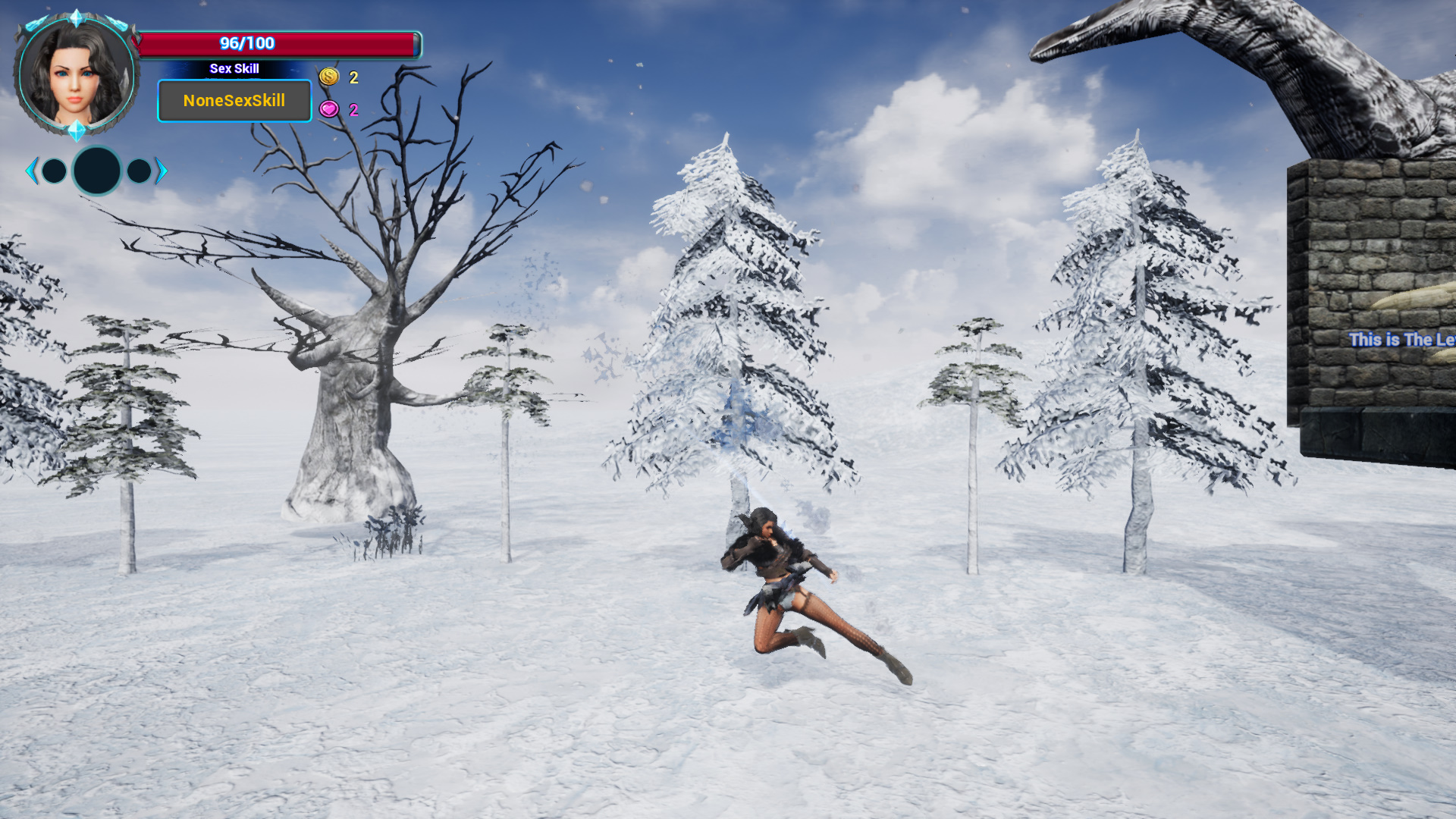This screenshot has width=1456, height=819.
Task: Click the left small skill slot
Action: point(54,171)
